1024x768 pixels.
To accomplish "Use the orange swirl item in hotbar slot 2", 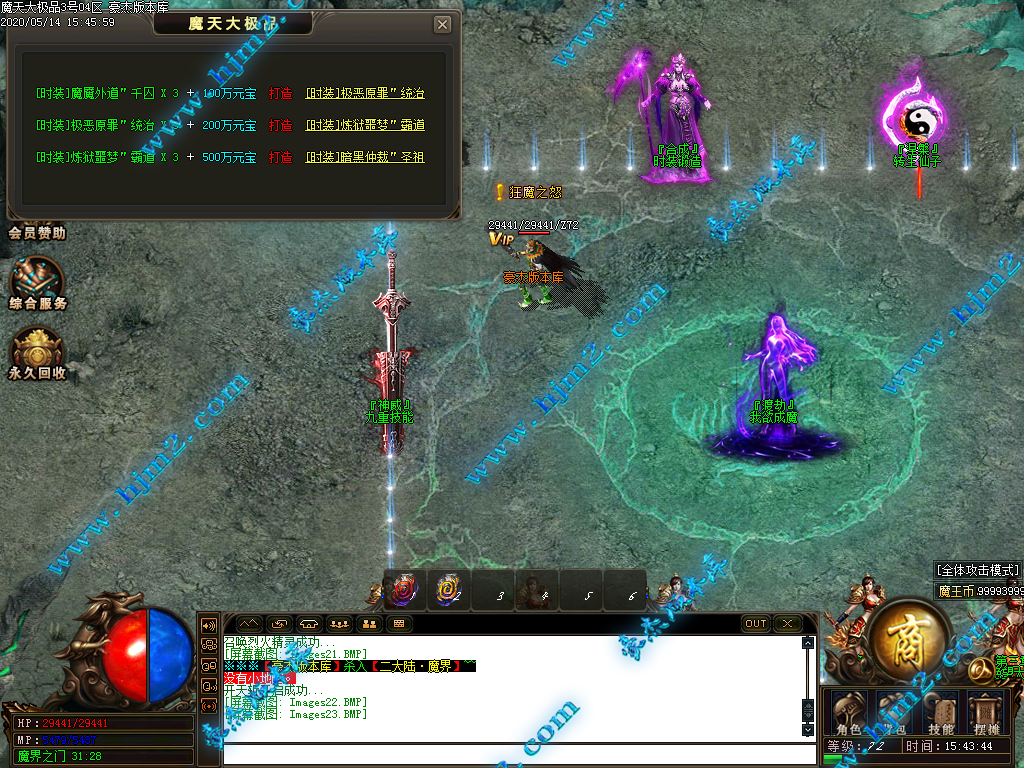I will pyautogui.click(x=448, y=591).
